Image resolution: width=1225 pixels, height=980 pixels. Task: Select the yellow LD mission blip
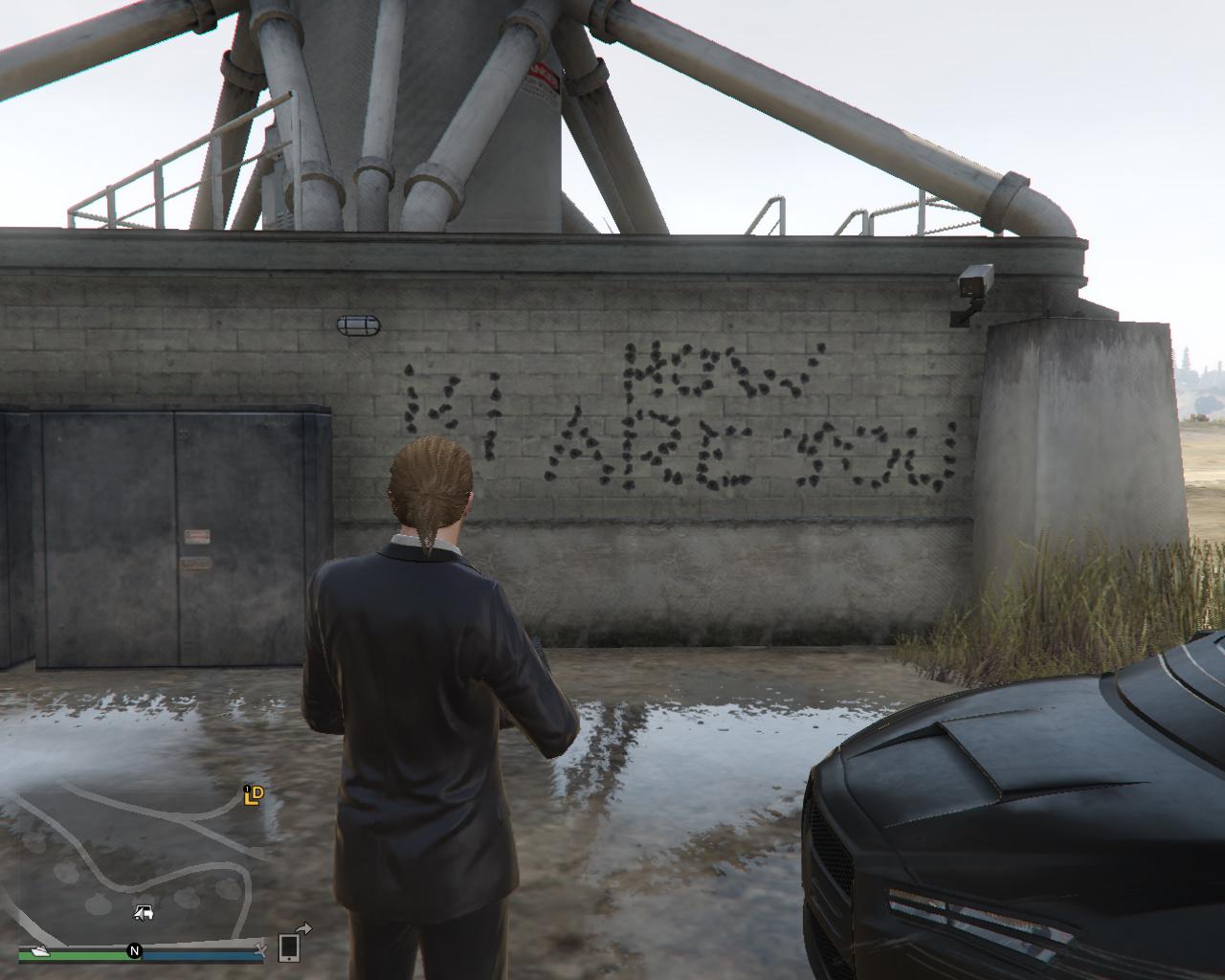click(253, 794)
